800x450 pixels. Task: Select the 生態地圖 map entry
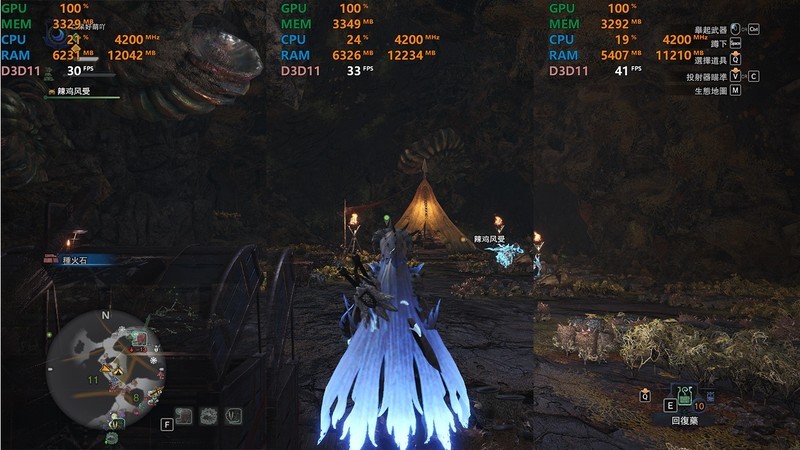pos(709,90)
